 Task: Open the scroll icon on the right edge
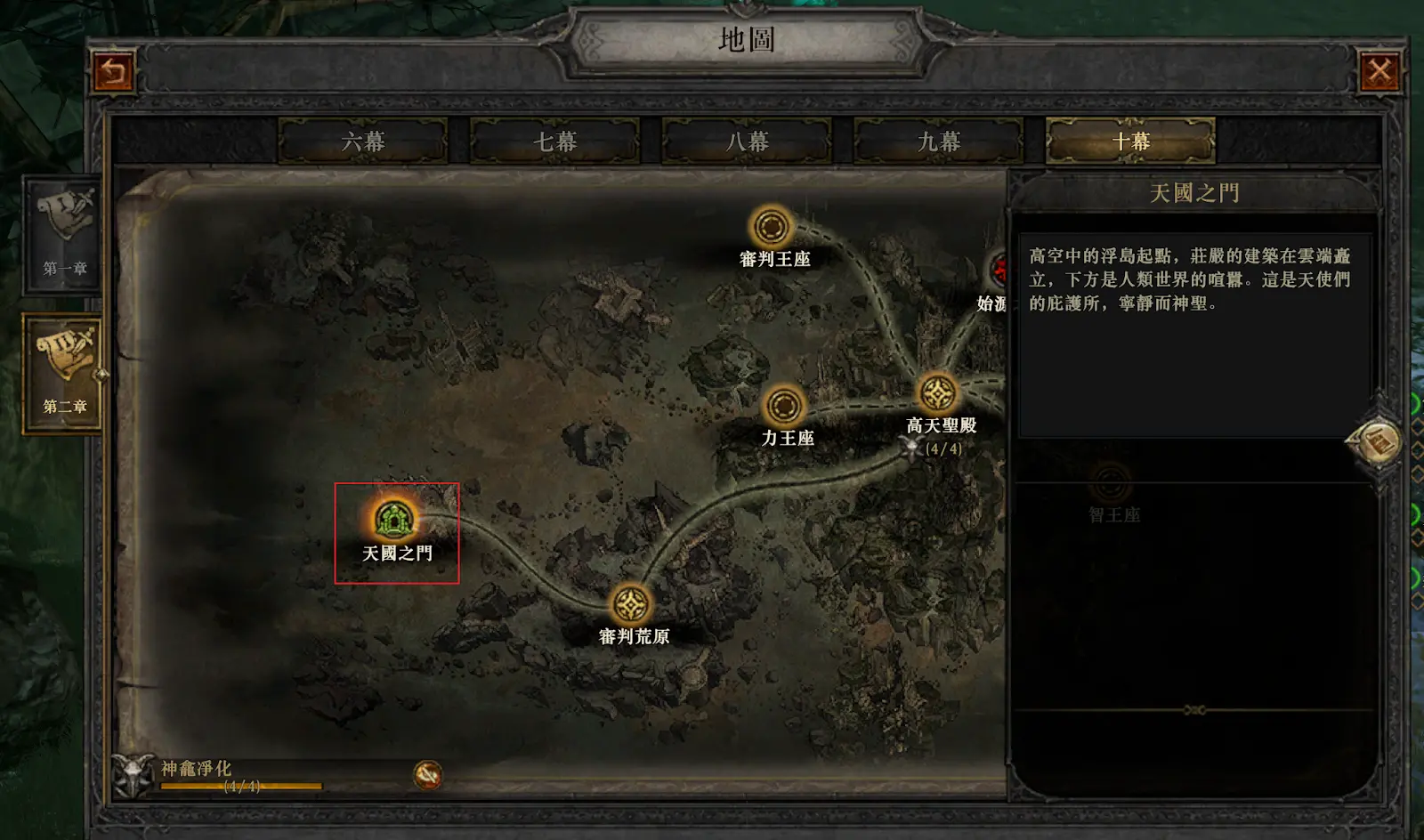coord(1377,441)
